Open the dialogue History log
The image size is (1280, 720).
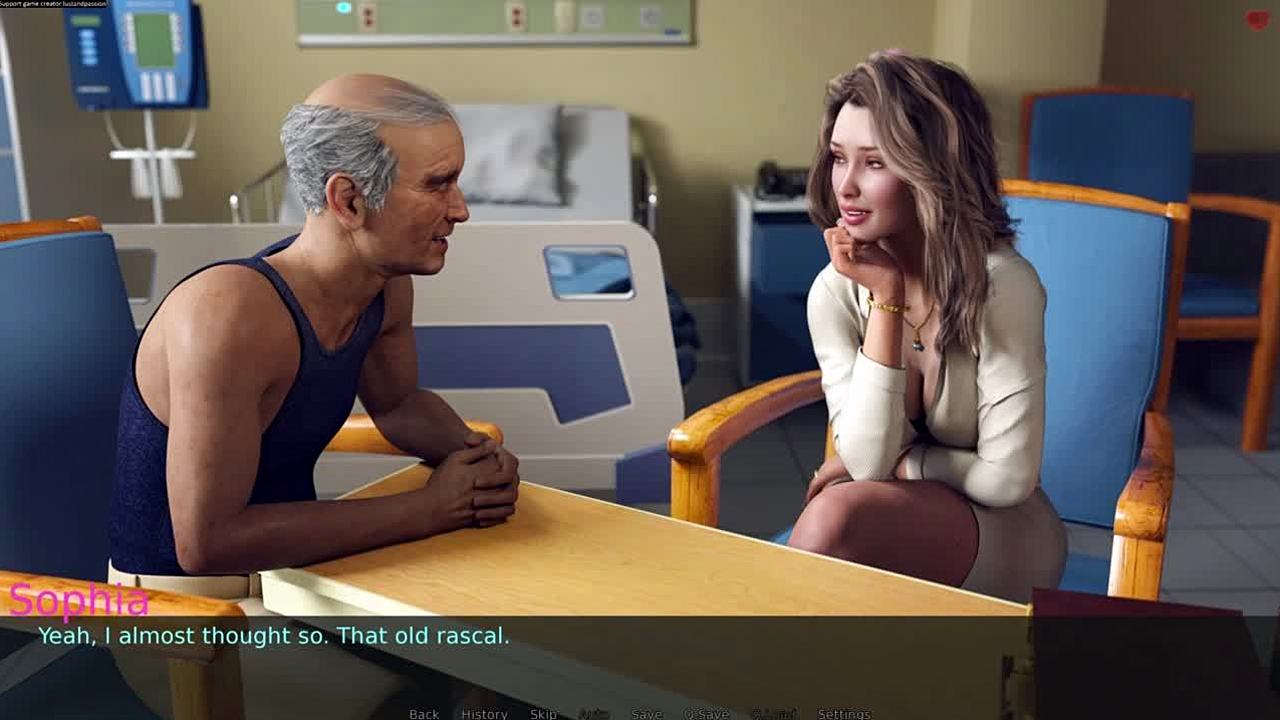tap(484, 713)
